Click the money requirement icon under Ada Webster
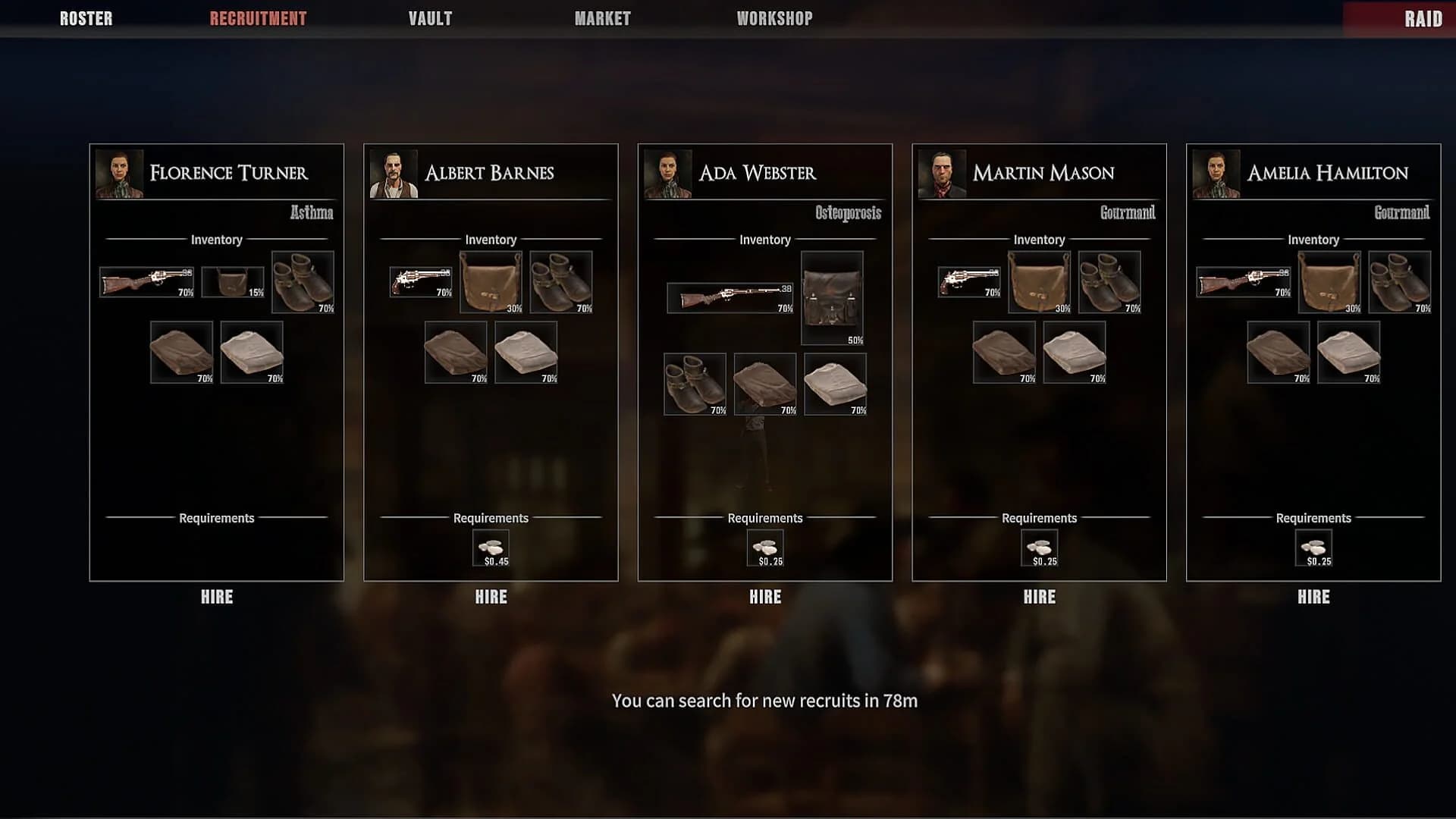The image size is (1456, 819). click(x=766, y=547)
